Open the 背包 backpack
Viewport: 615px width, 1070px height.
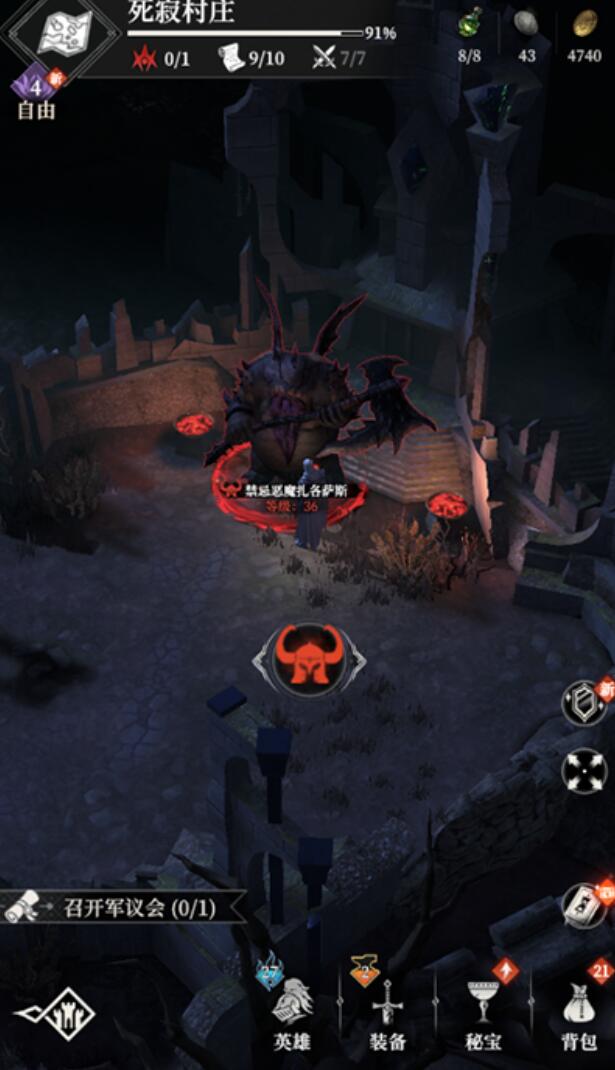(579, 1010)
